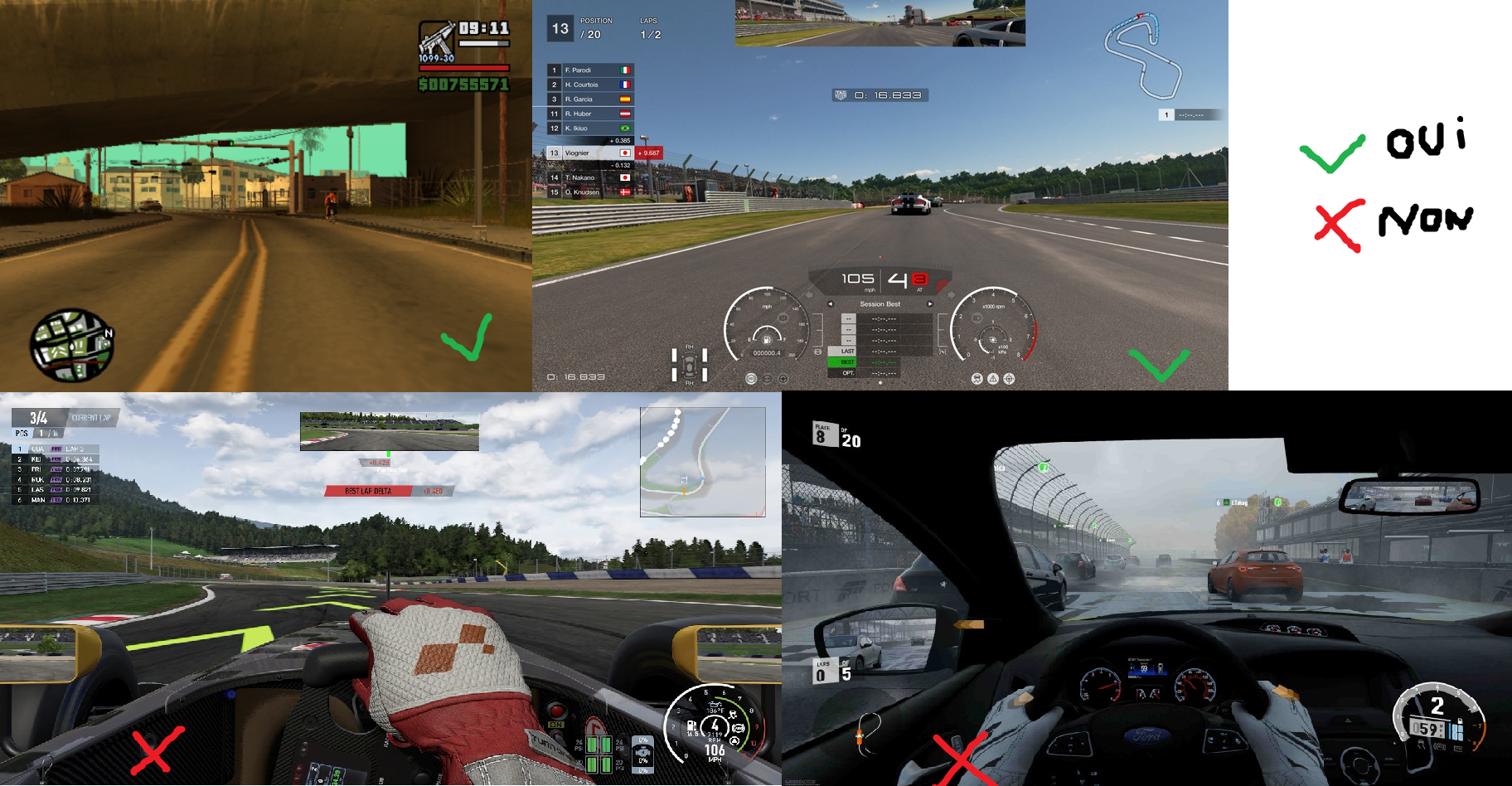Open the white-outlined circuit map

[1143, 55]
